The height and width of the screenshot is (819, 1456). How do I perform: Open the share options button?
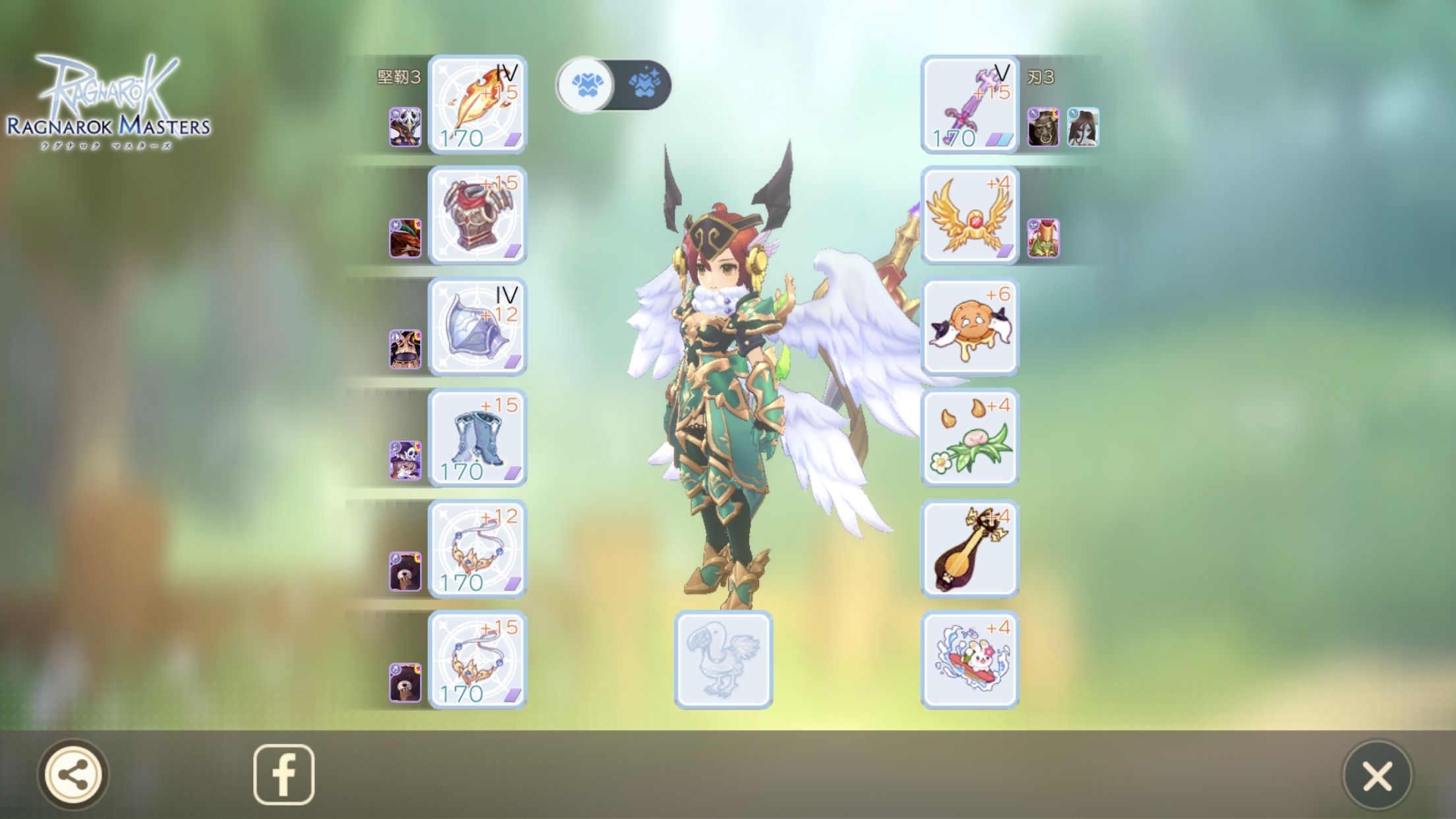[73, 774]
